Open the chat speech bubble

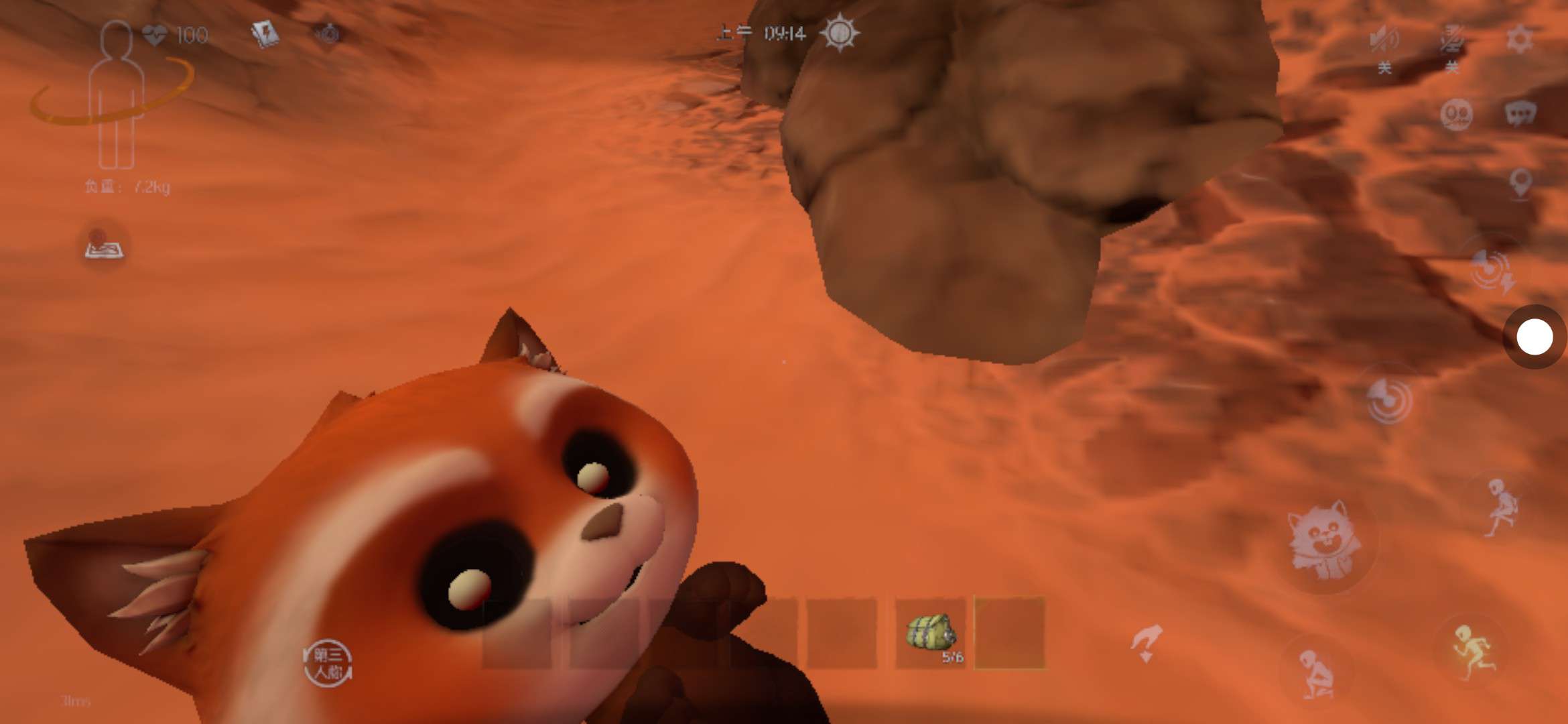(1520, 113)
